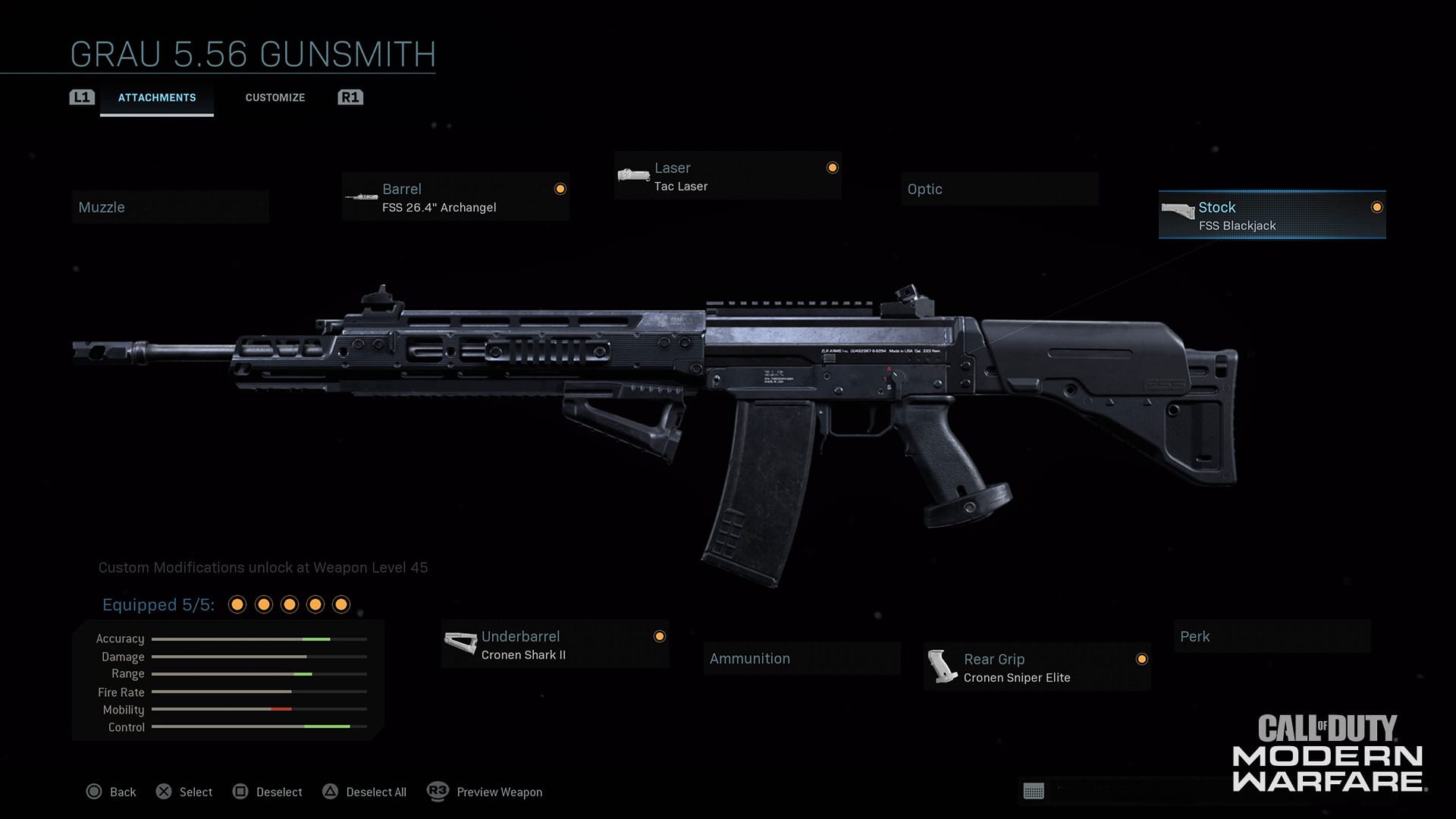Toggle the orange indicator on the Stock slot
Screen dimensions: 1456x819
1376,205
